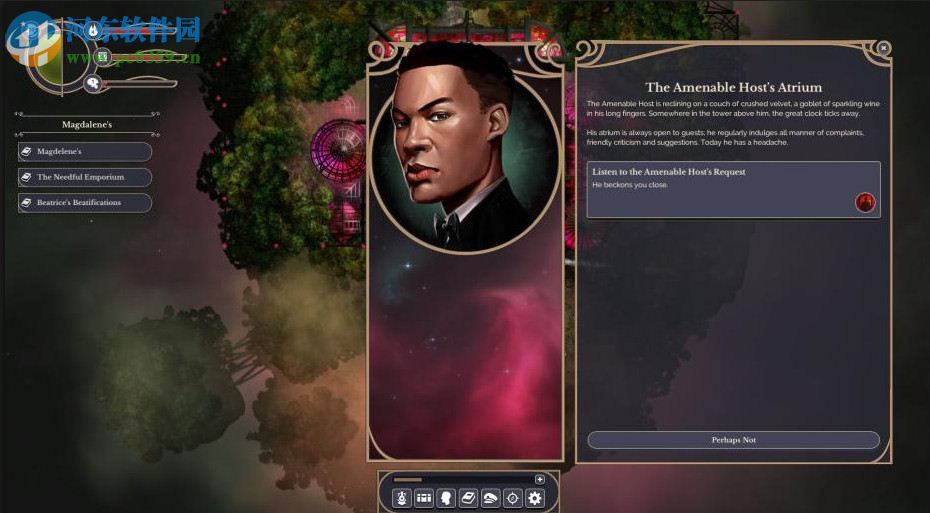Open the locomotive screen from the toolbar
The height and width of the screenshot is (513, 930).
click(402, 497)
